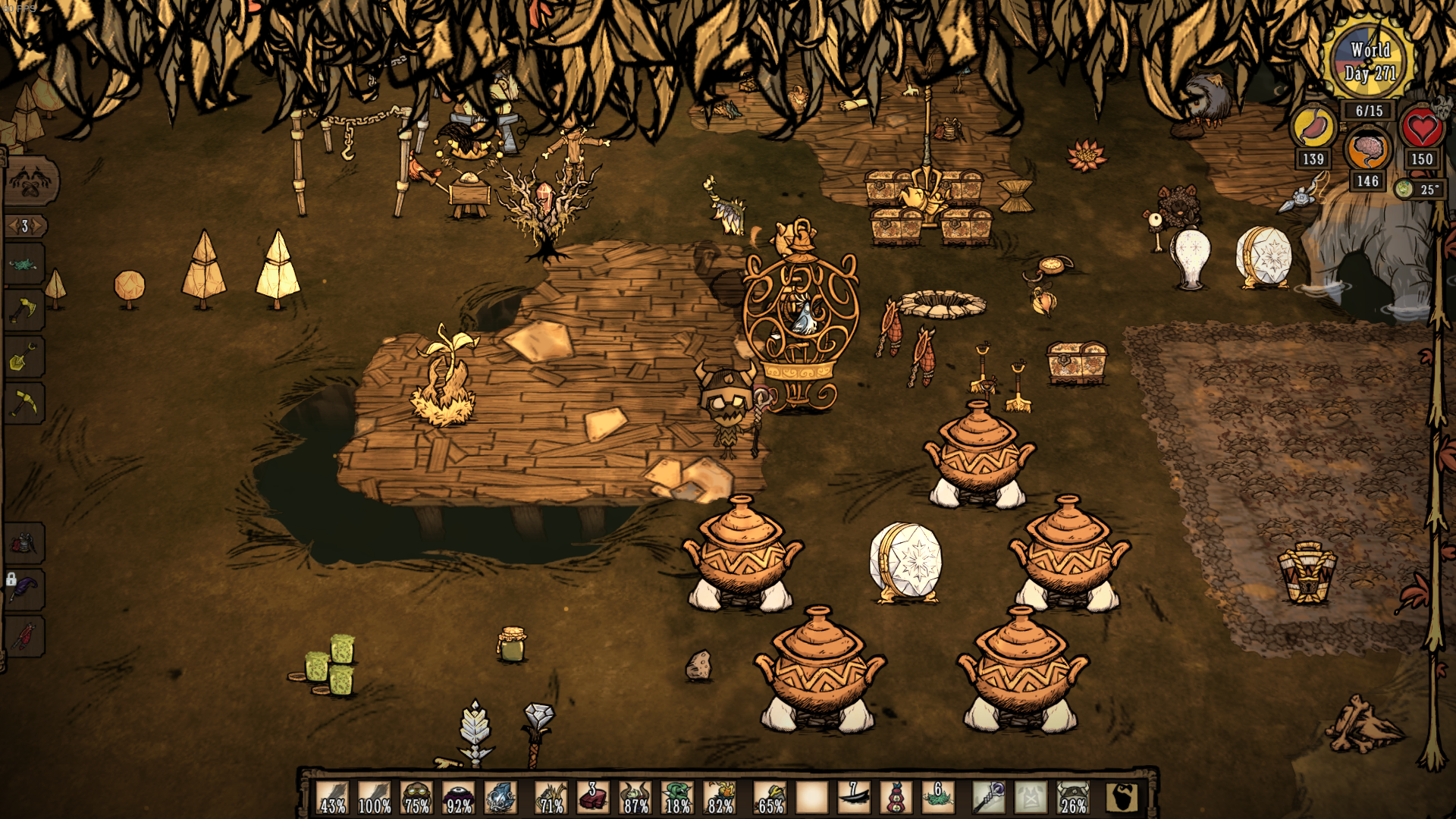Viewport: 1456px width, 819px height.
Task: Click the equipped purple gem staff slot
Action: pyautogui.click(x=989, y=798)
